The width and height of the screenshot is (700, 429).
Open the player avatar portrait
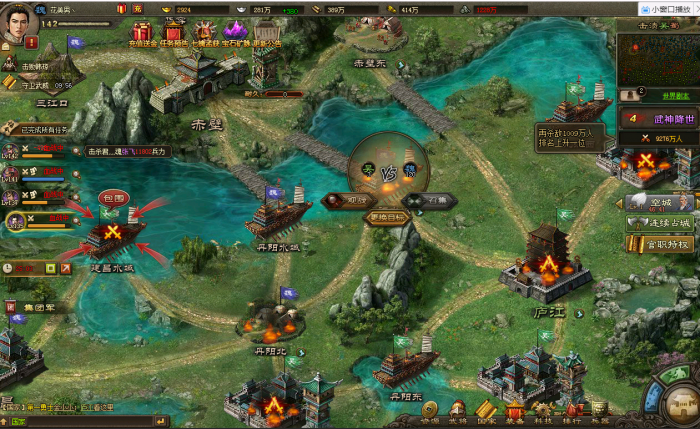[x=18, y=22]
